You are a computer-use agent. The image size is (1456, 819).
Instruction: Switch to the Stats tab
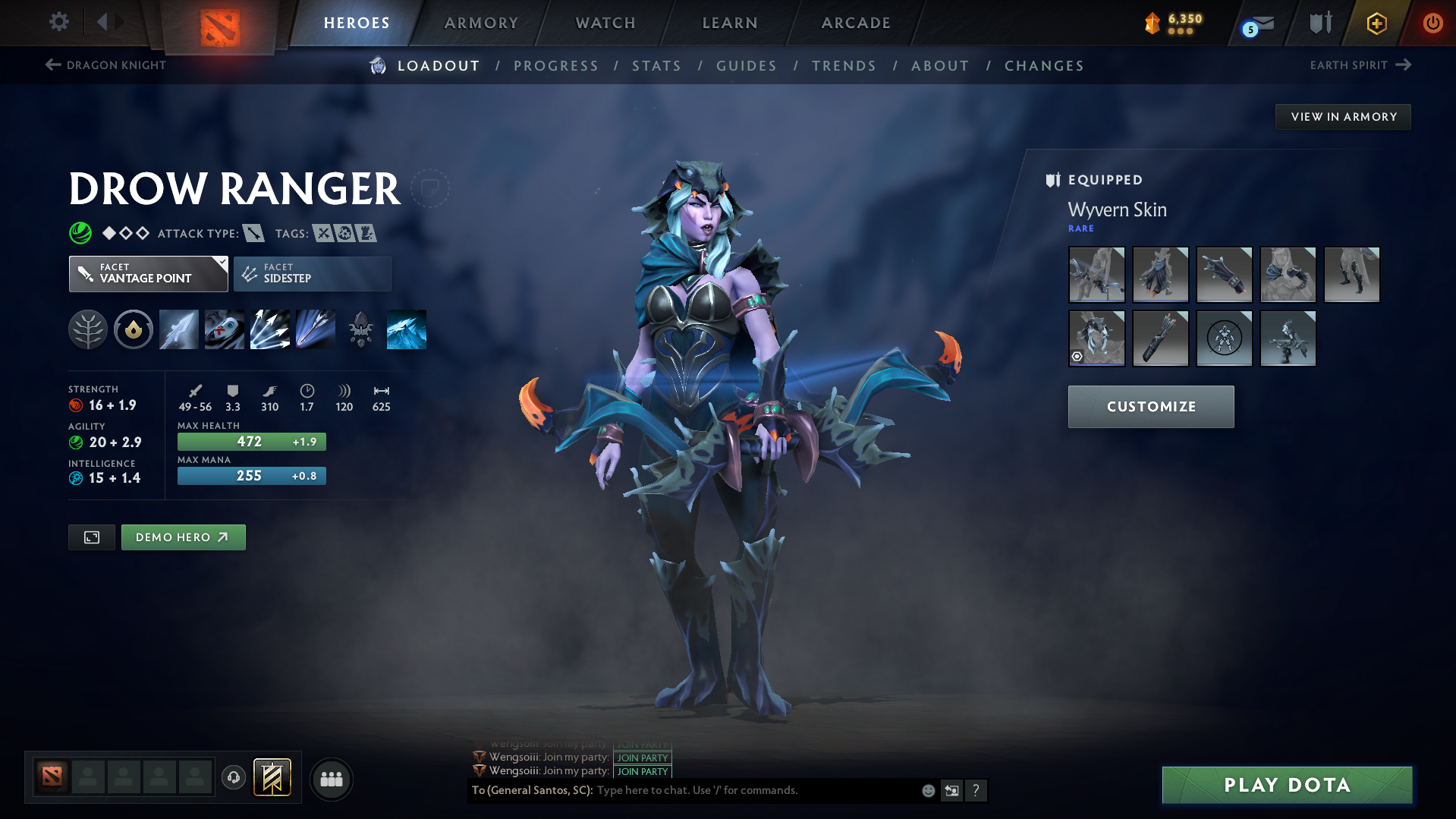pyautogui.click(x=656, y=66)
